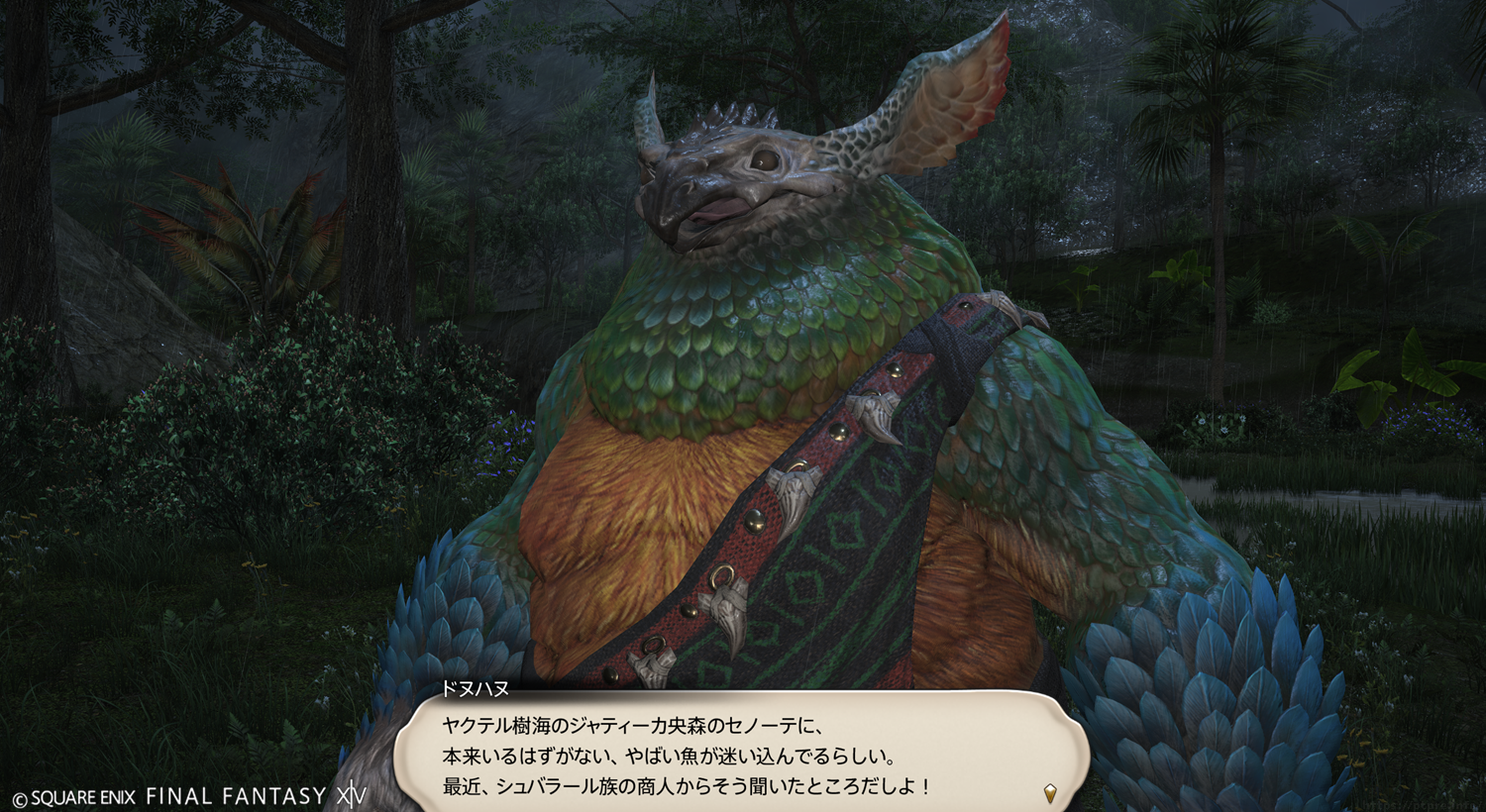Click the gold advance arrow in the dialogue

coord(1050,792)
